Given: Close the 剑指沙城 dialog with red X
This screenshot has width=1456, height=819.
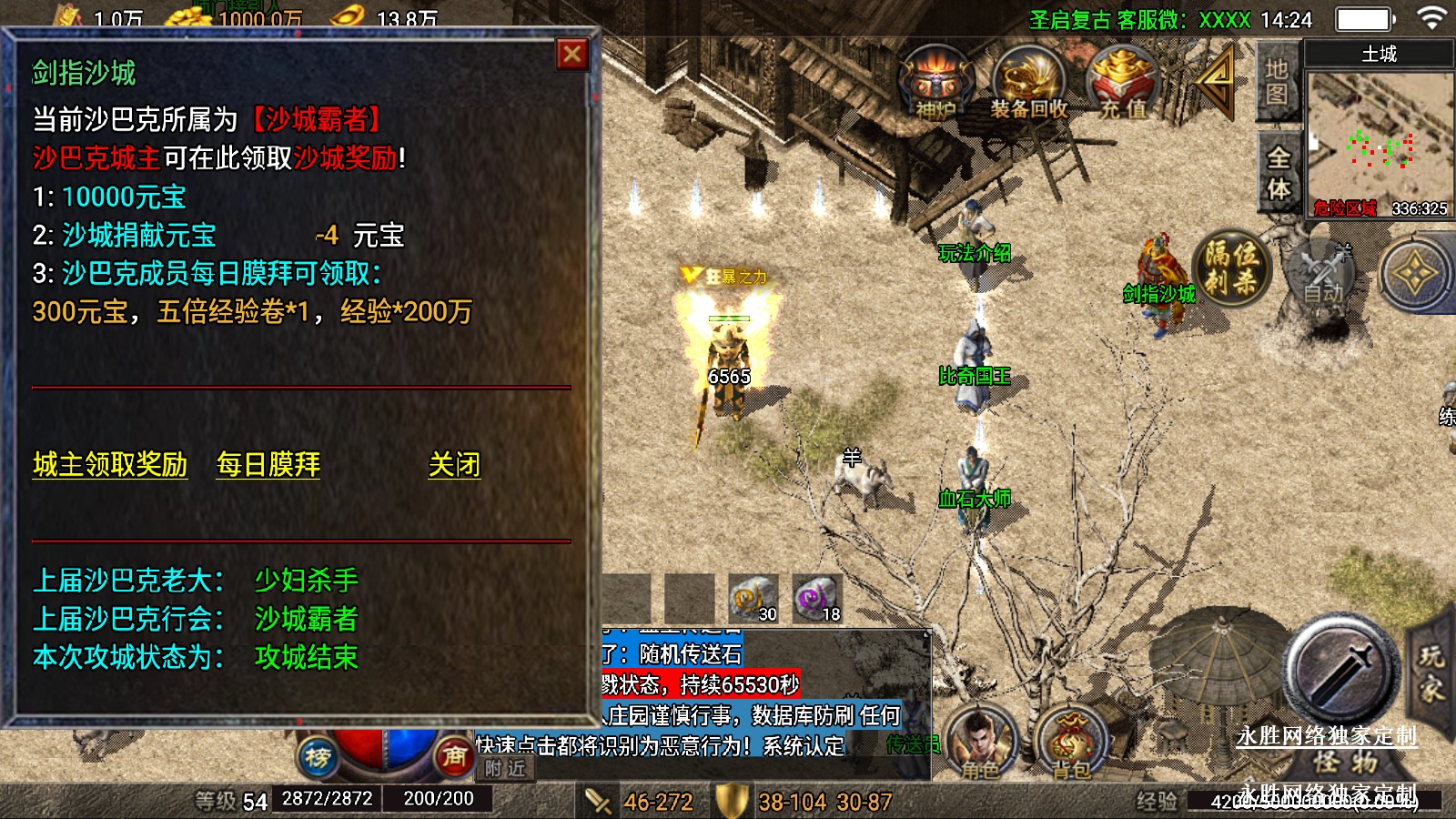Looking at the screenshot, I should click(572, 55).
